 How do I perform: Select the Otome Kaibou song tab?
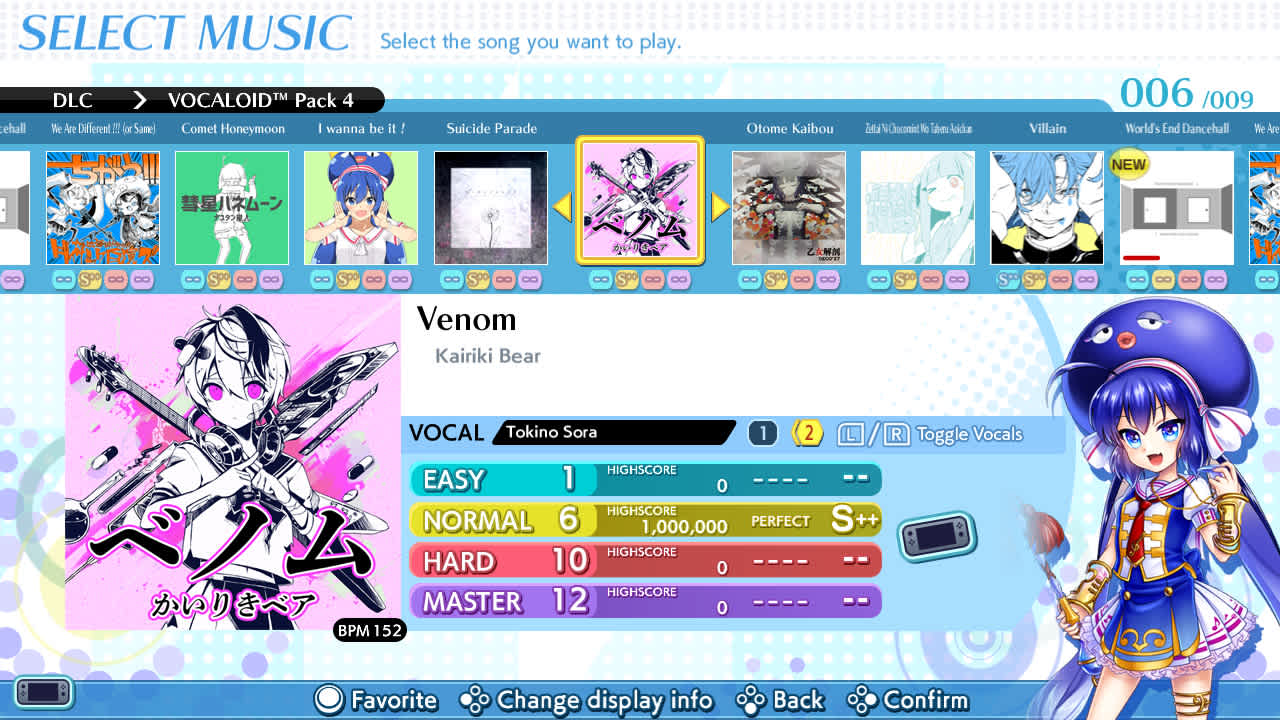pyautogui.click(x=790, y=129)
